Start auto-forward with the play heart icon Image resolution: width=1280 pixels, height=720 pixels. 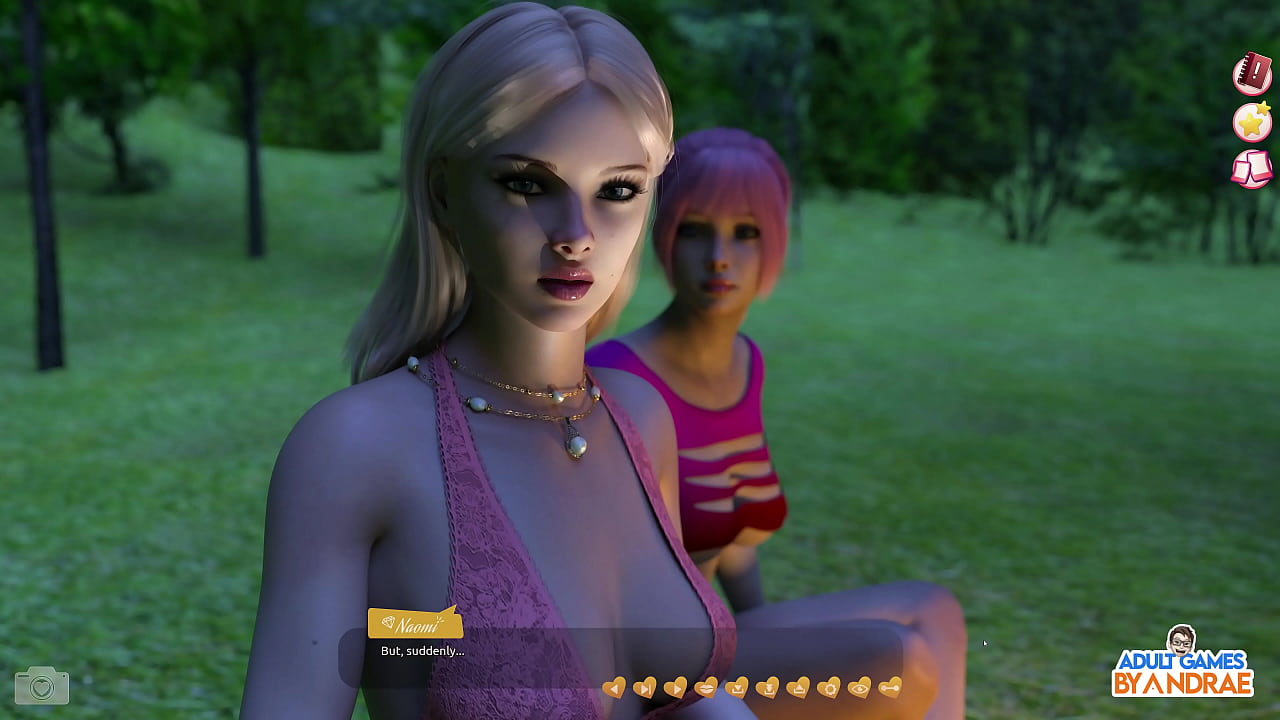(676, 687)
